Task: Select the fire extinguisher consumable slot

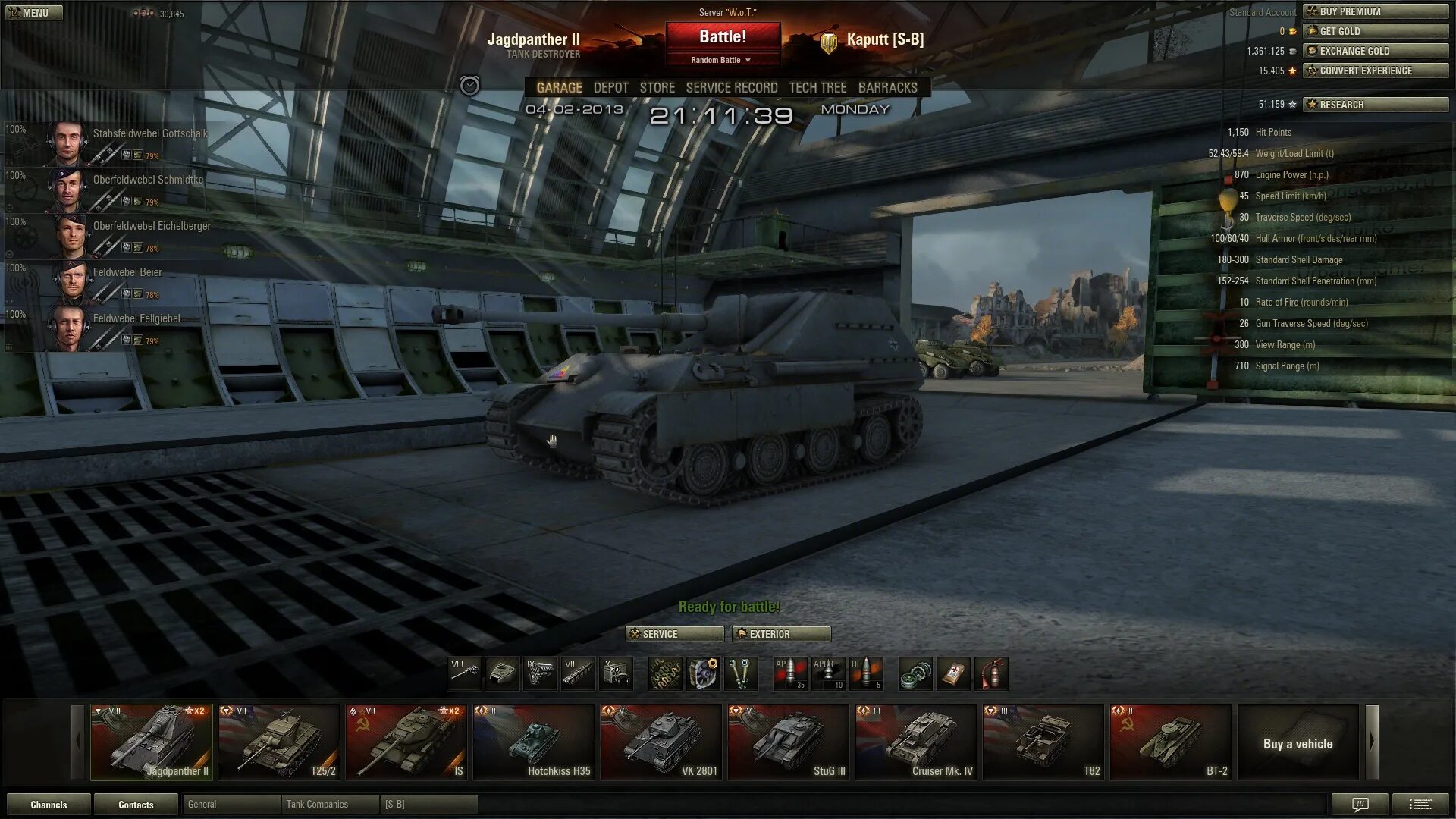Action: 991,673
